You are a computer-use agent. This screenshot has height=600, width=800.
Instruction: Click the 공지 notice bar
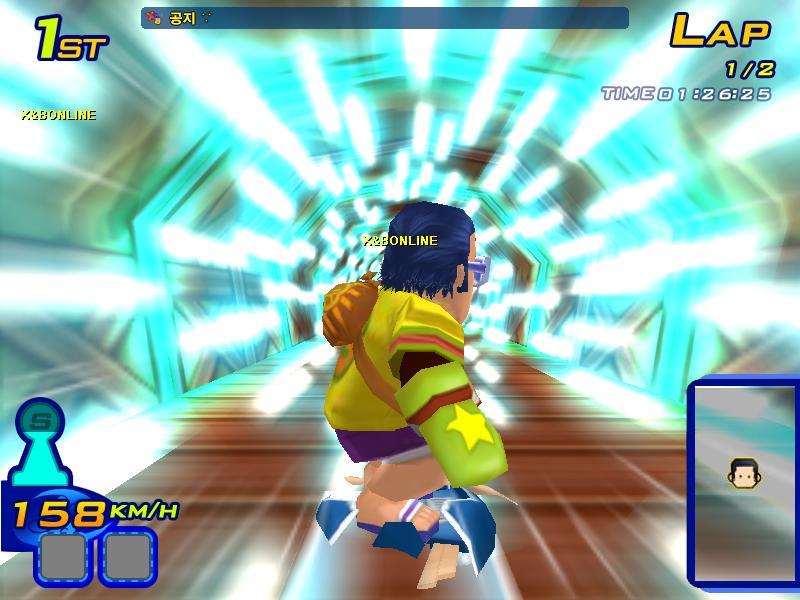[x=385, y=18]
